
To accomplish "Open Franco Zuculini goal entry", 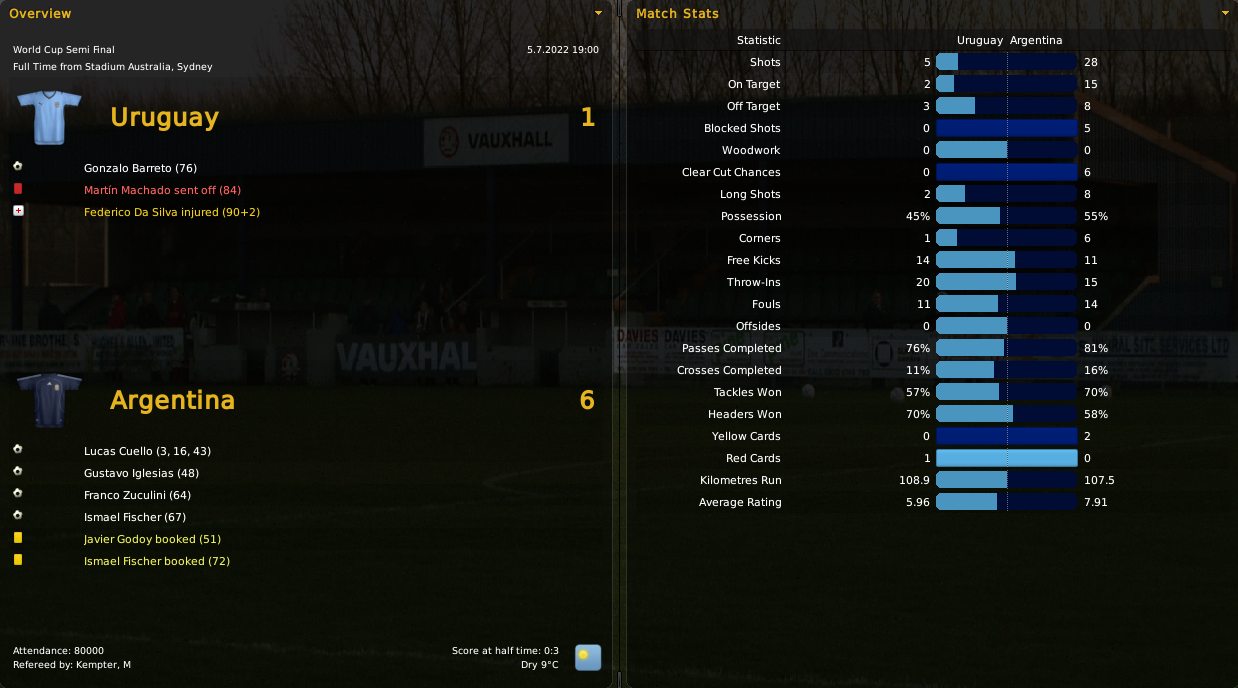I will (137, 495).
